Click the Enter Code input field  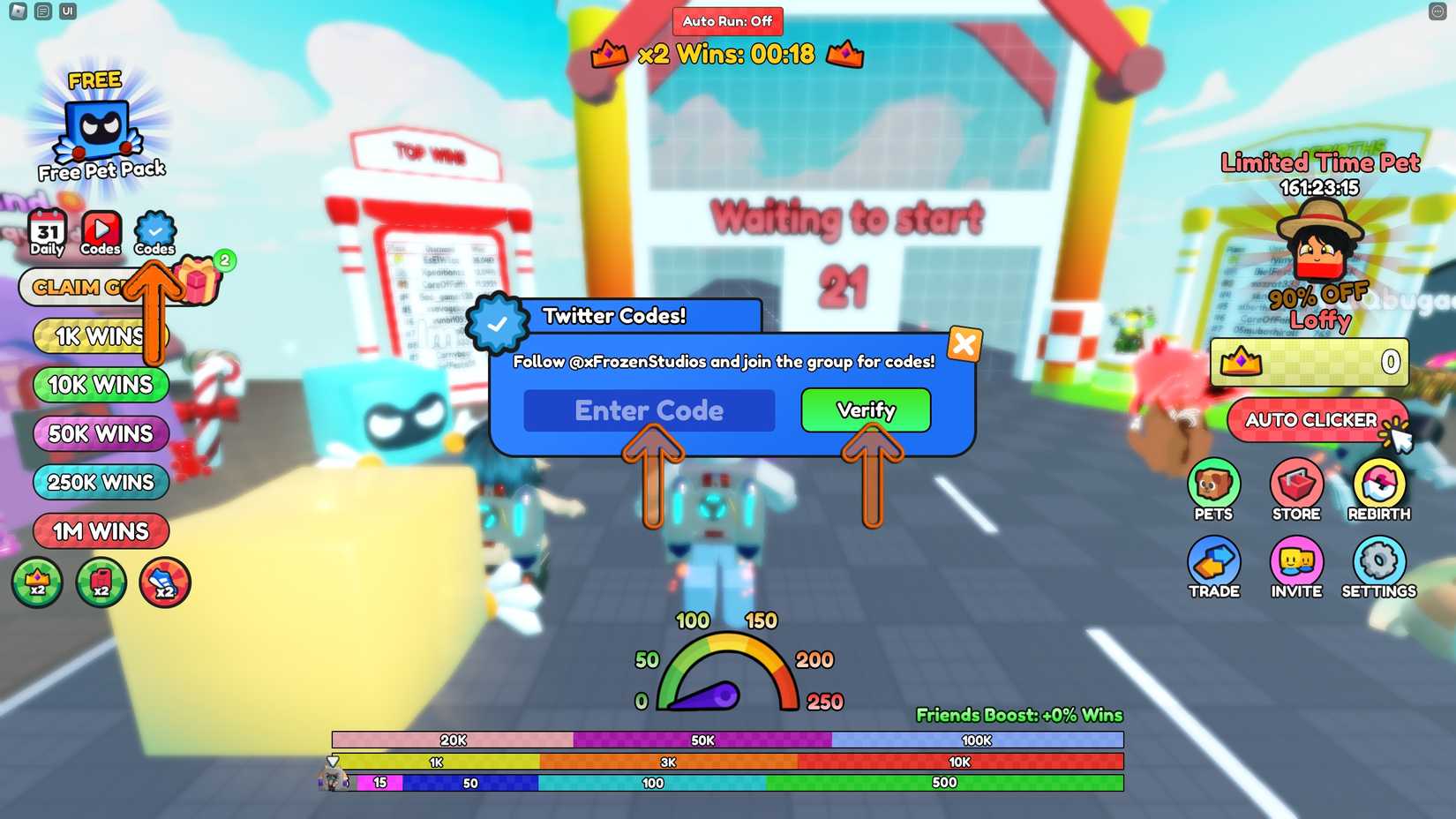[649, 410]
